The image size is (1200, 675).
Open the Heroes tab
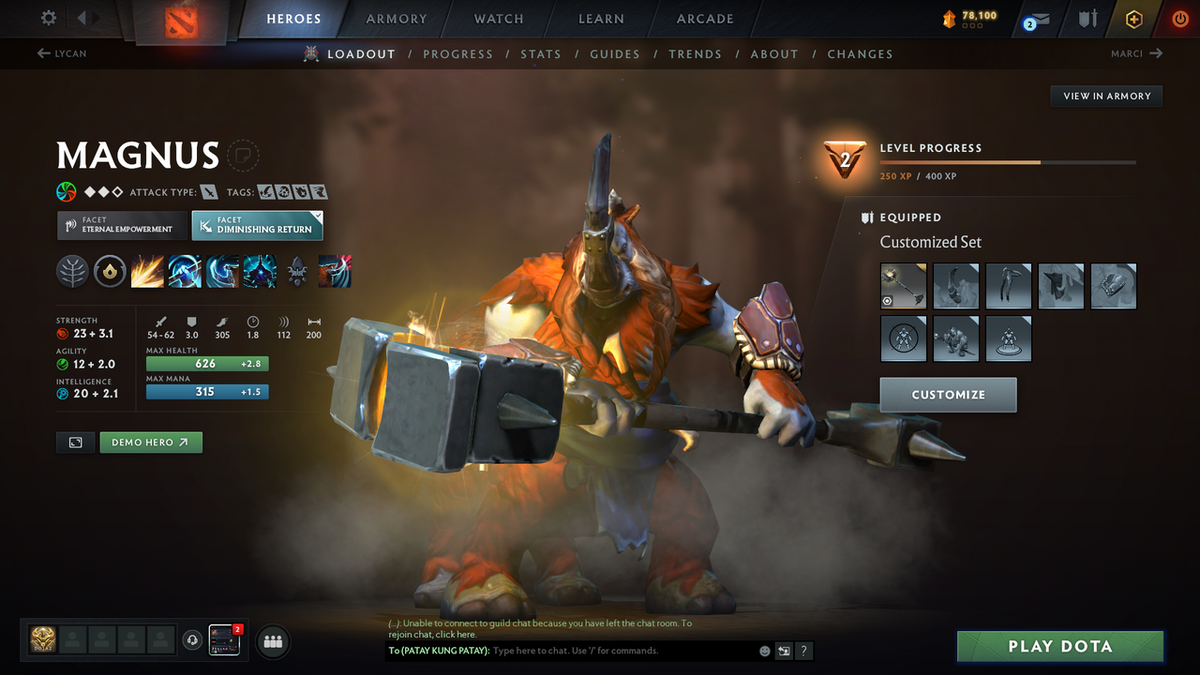(x=293, y=19)
